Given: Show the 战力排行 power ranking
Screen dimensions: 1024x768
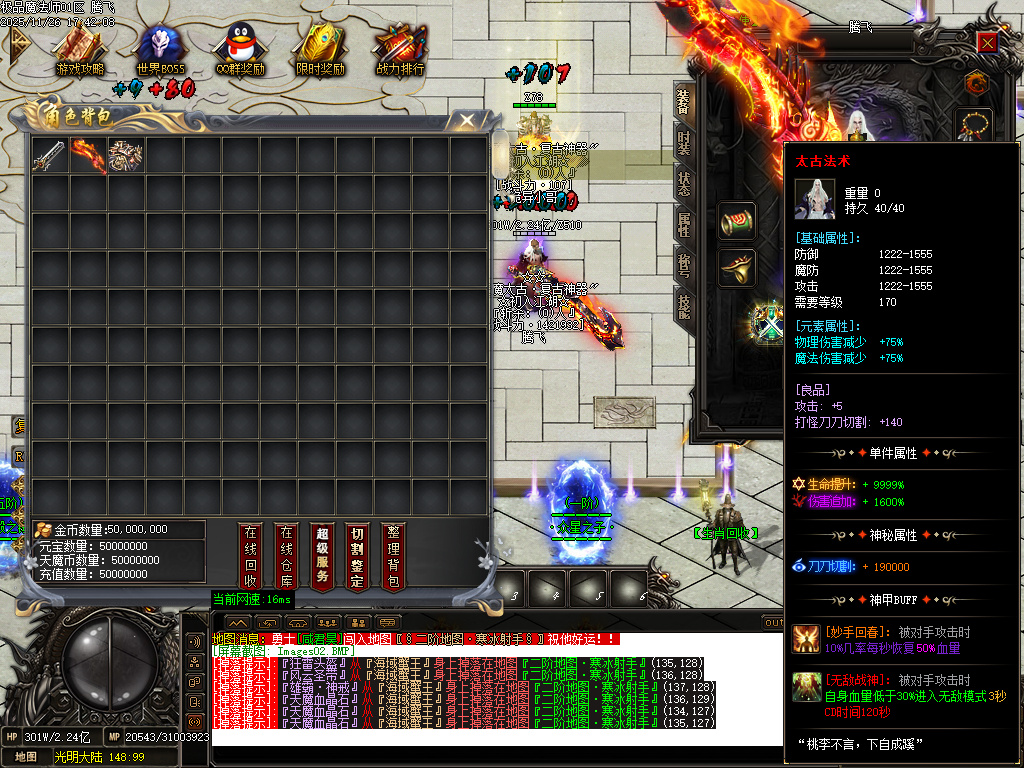Looking at the screenshot, I should pyautogui.click(x=400, y=49).
